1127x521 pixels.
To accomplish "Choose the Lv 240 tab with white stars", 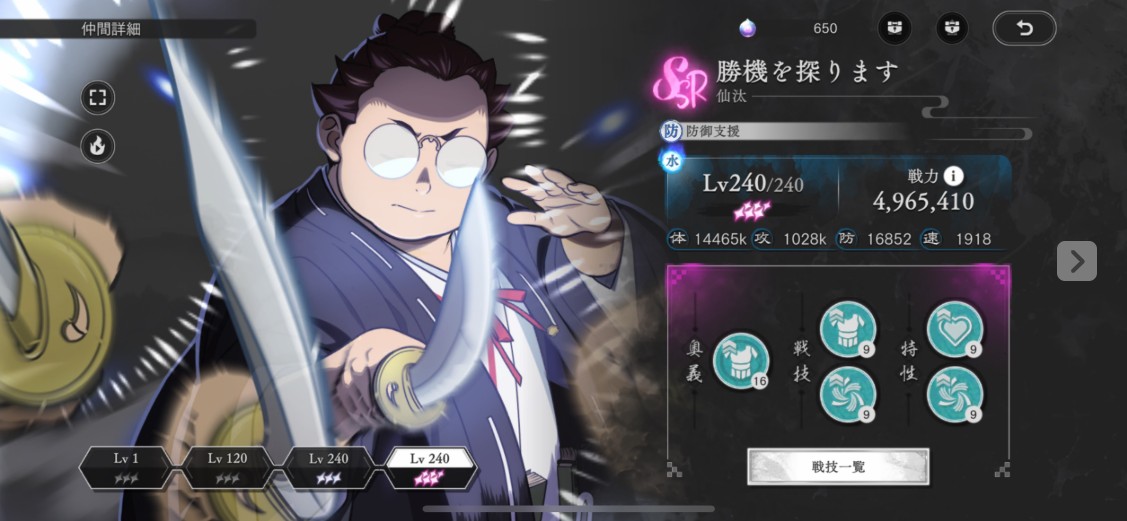I will [329, 466].
